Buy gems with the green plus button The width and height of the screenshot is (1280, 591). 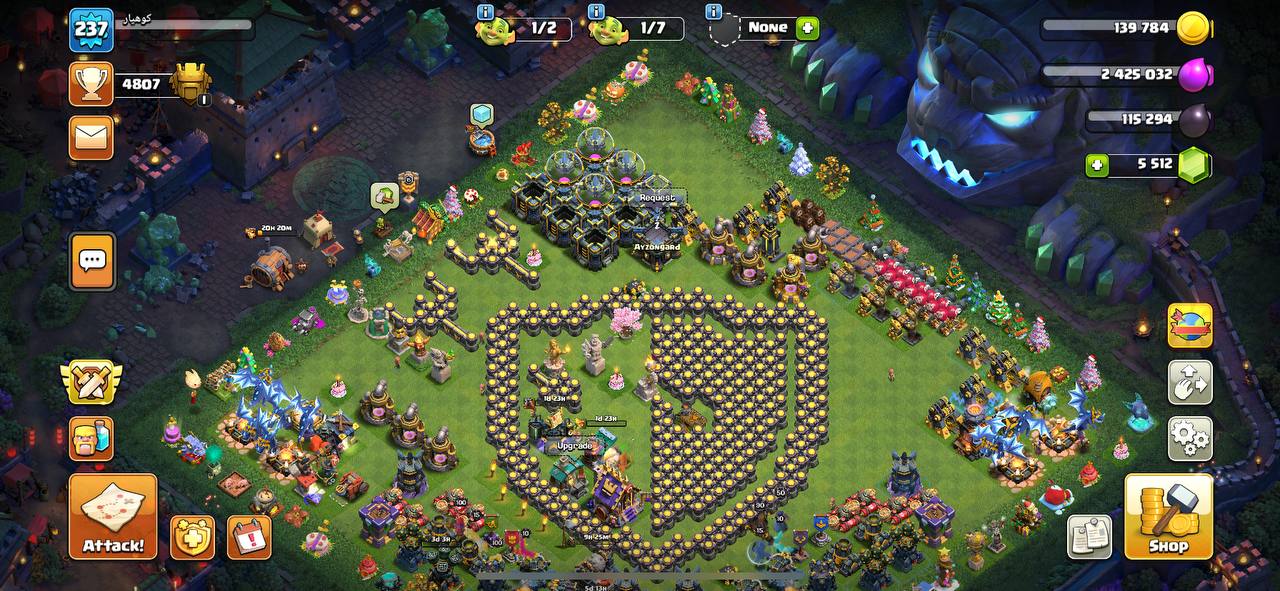(1098, 165)
